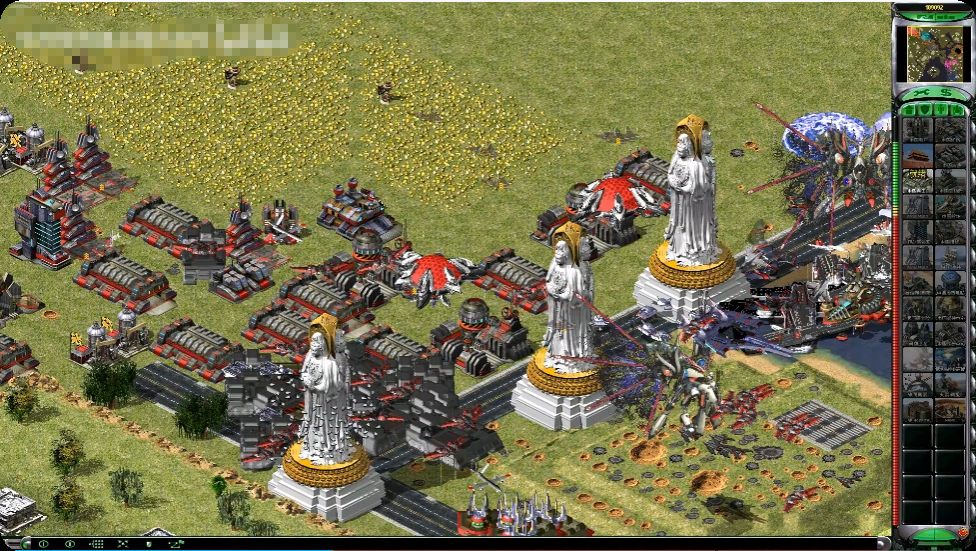Activate the flag waypoint command
Screen dimensions: 976x551
click(177, 544)
